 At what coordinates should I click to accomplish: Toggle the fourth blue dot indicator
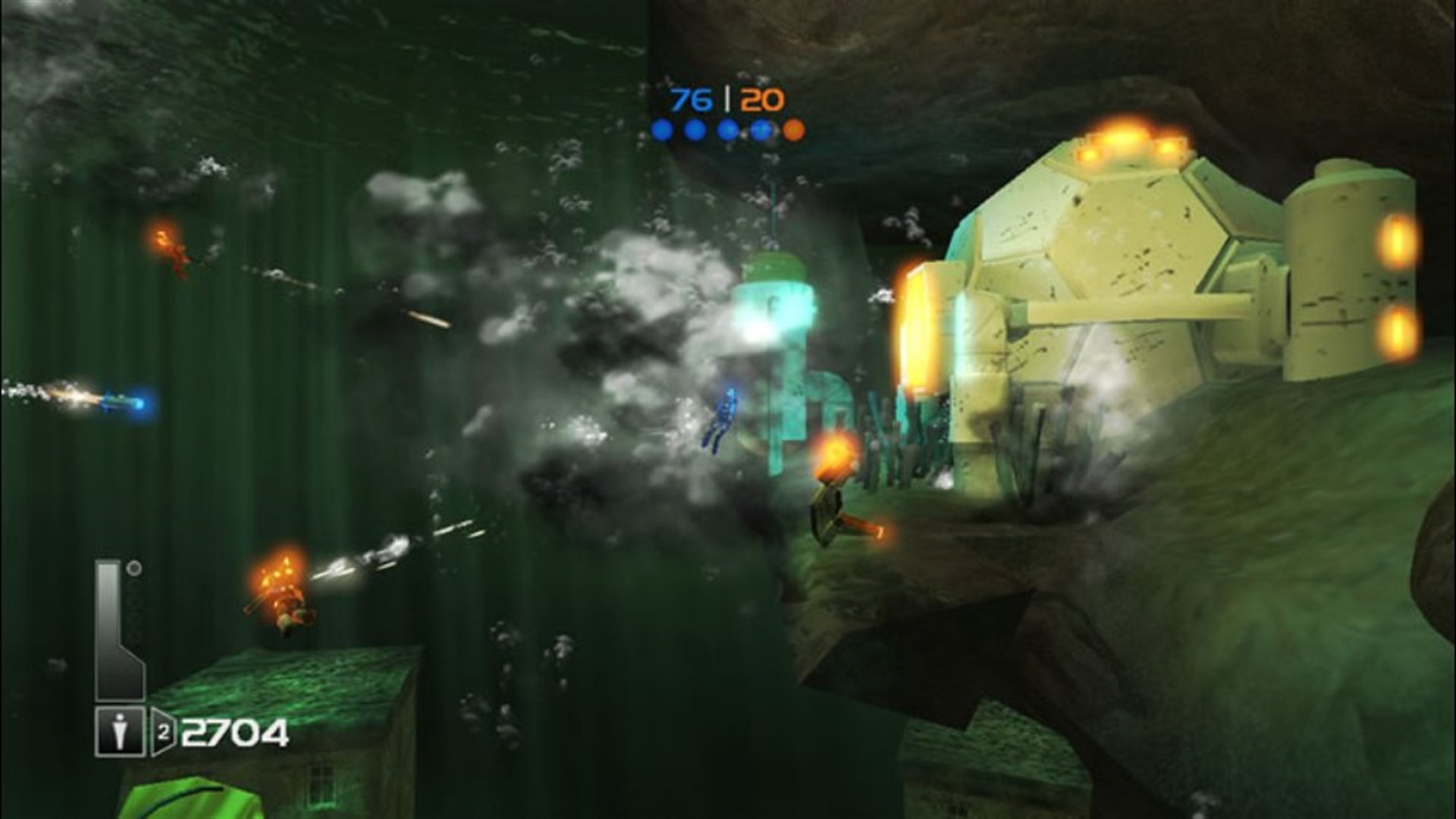pyautogui.click(x=760, y=129)
